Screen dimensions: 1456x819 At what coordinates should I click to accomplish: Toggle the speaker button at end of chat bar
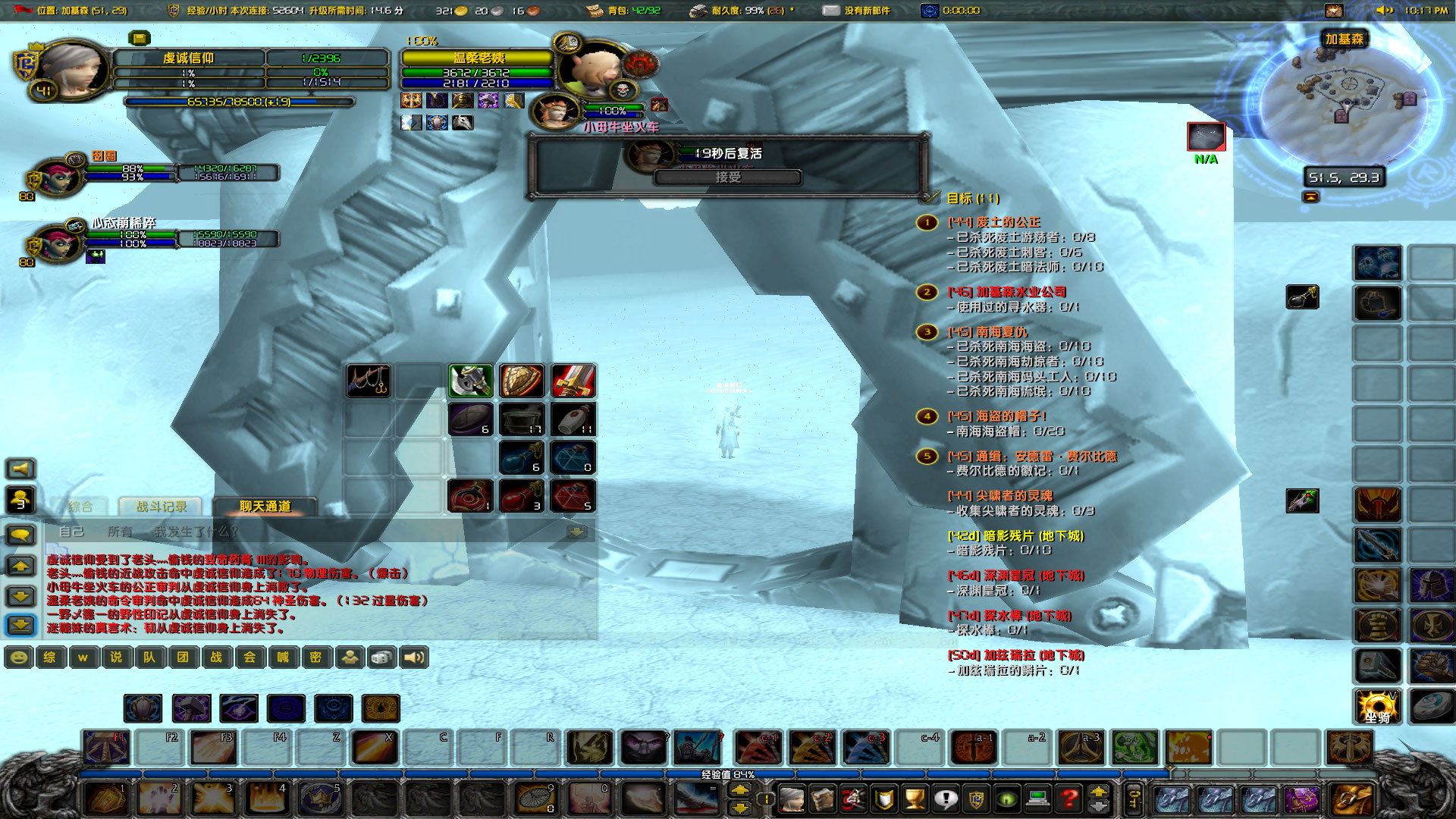tap(416, 657)
